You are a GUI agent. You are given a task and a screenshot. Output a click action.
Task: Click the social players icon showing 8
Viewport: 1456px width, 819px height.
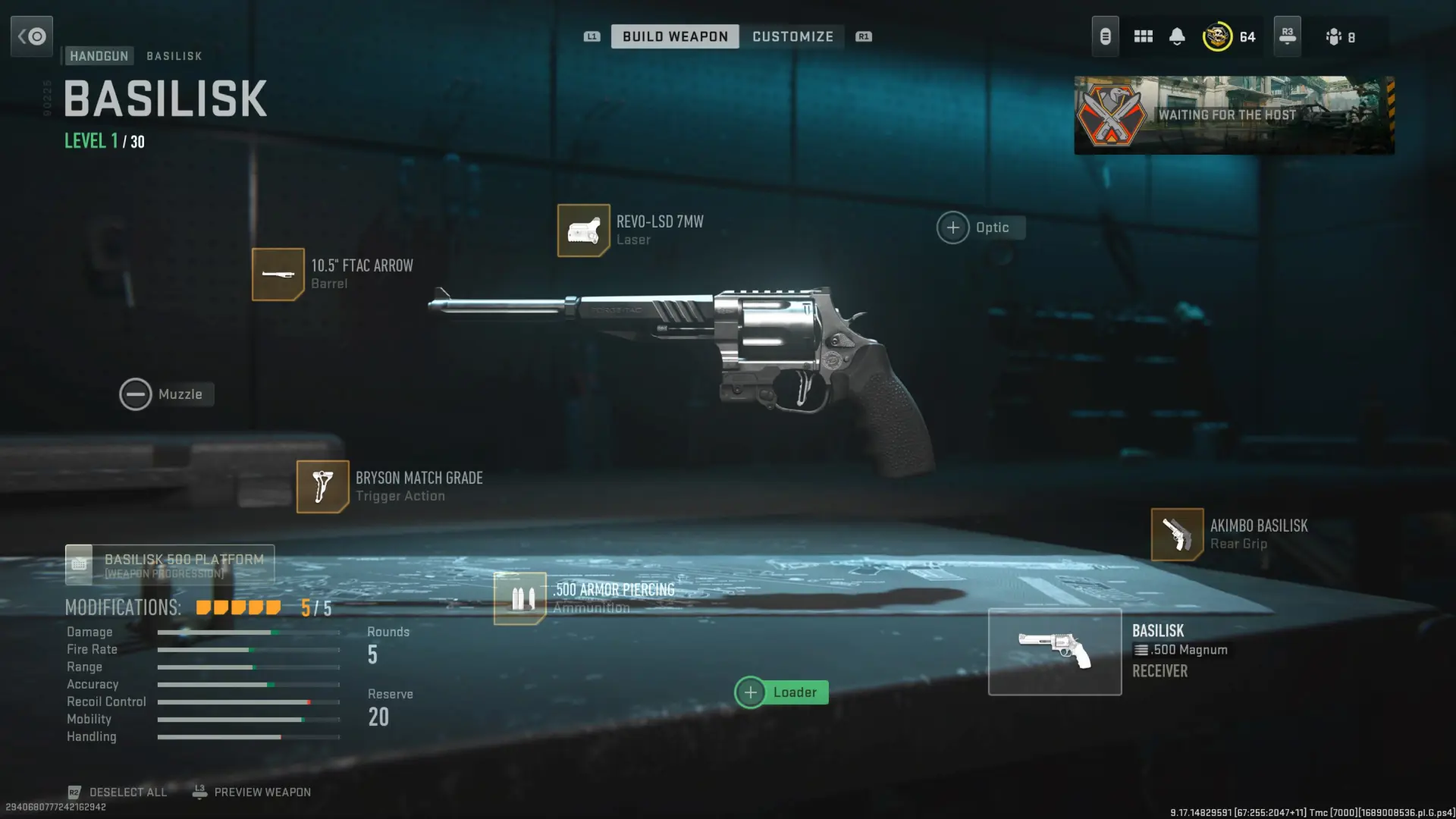click(1341, 36)
